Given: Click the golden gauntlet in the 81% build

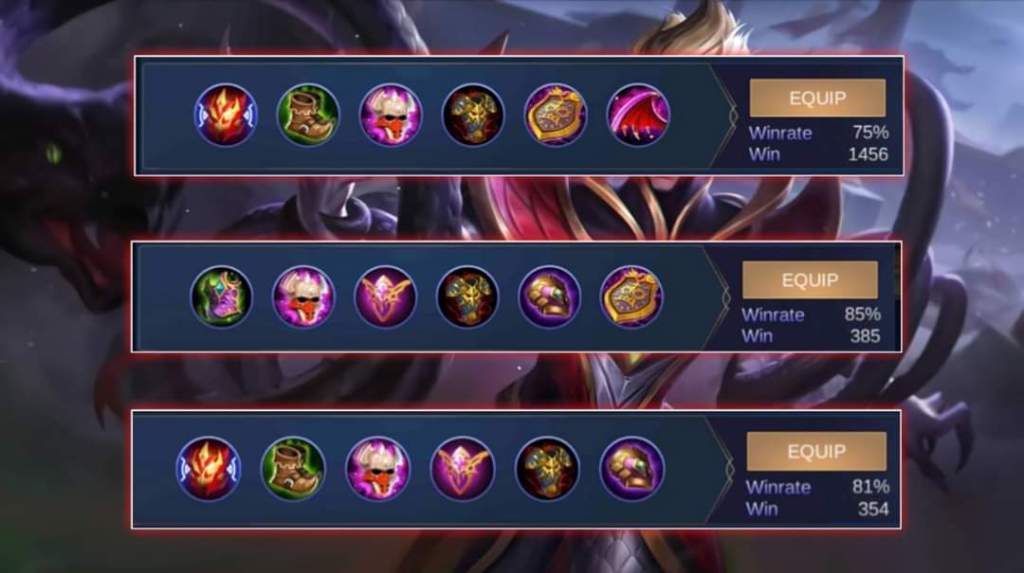Looking at the screenshot, I should pyautogui.click(x=632, y=468).
